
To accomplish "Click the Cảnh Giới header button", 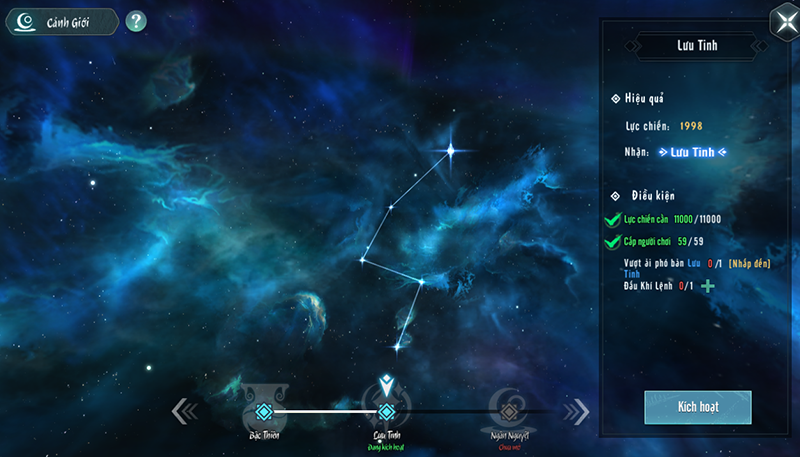I will [62, 22].
